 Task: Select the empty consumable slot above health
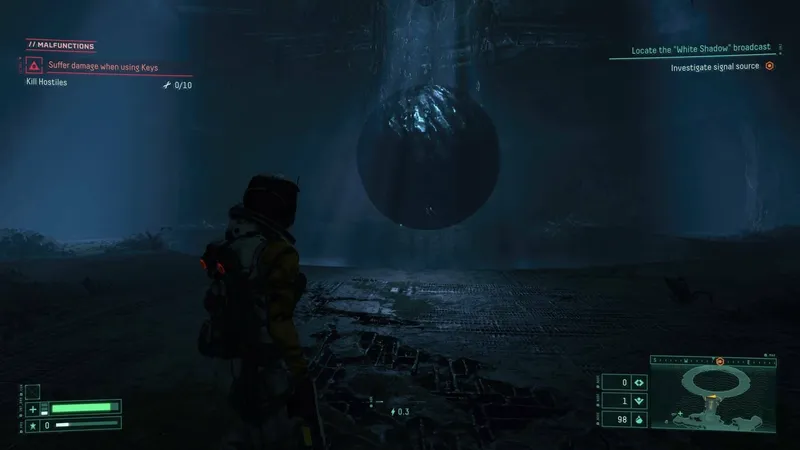(x=33, y=391)
